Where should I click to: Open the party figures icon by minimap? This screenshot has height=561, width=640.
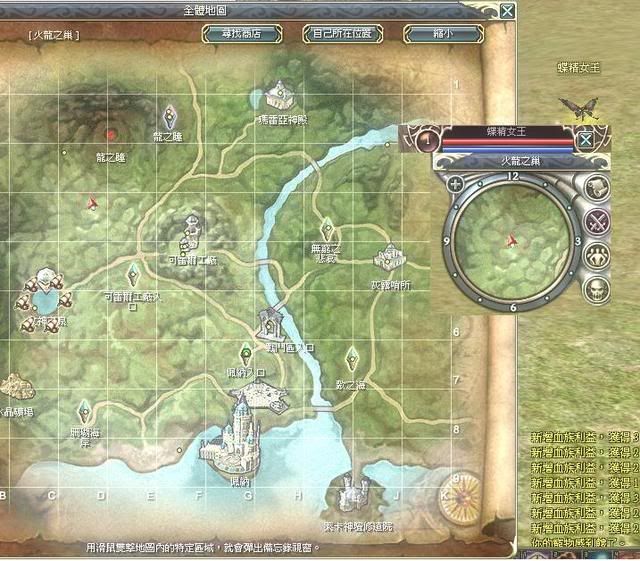(597, 256)
